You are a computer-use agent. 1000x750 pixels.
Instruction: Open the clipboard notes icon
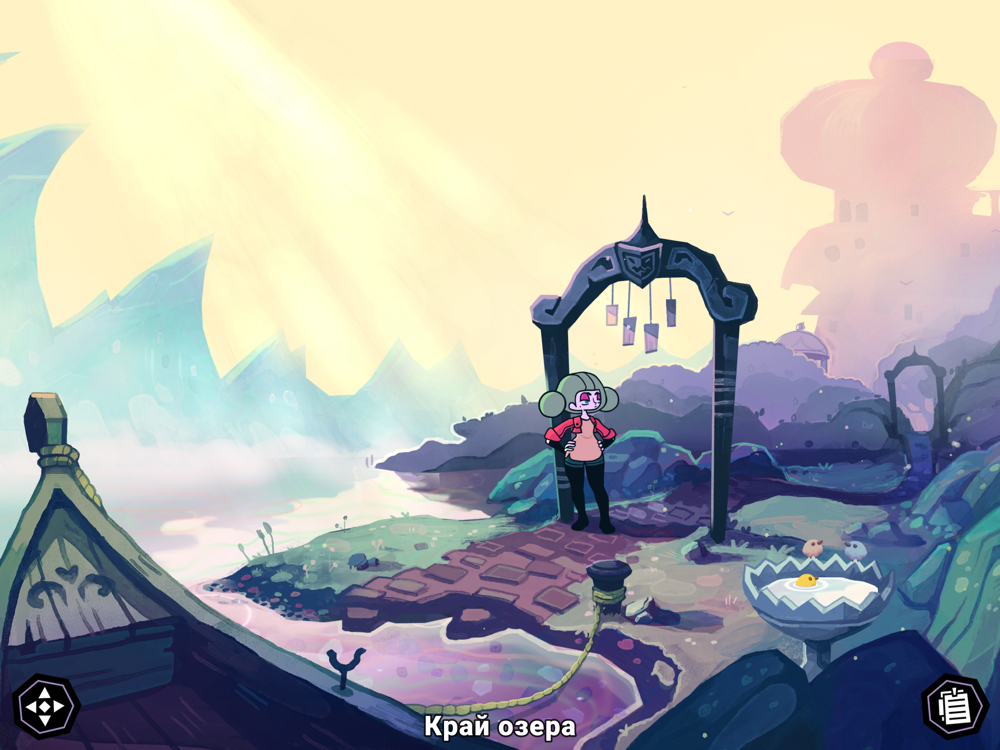[x=954, y=707]
